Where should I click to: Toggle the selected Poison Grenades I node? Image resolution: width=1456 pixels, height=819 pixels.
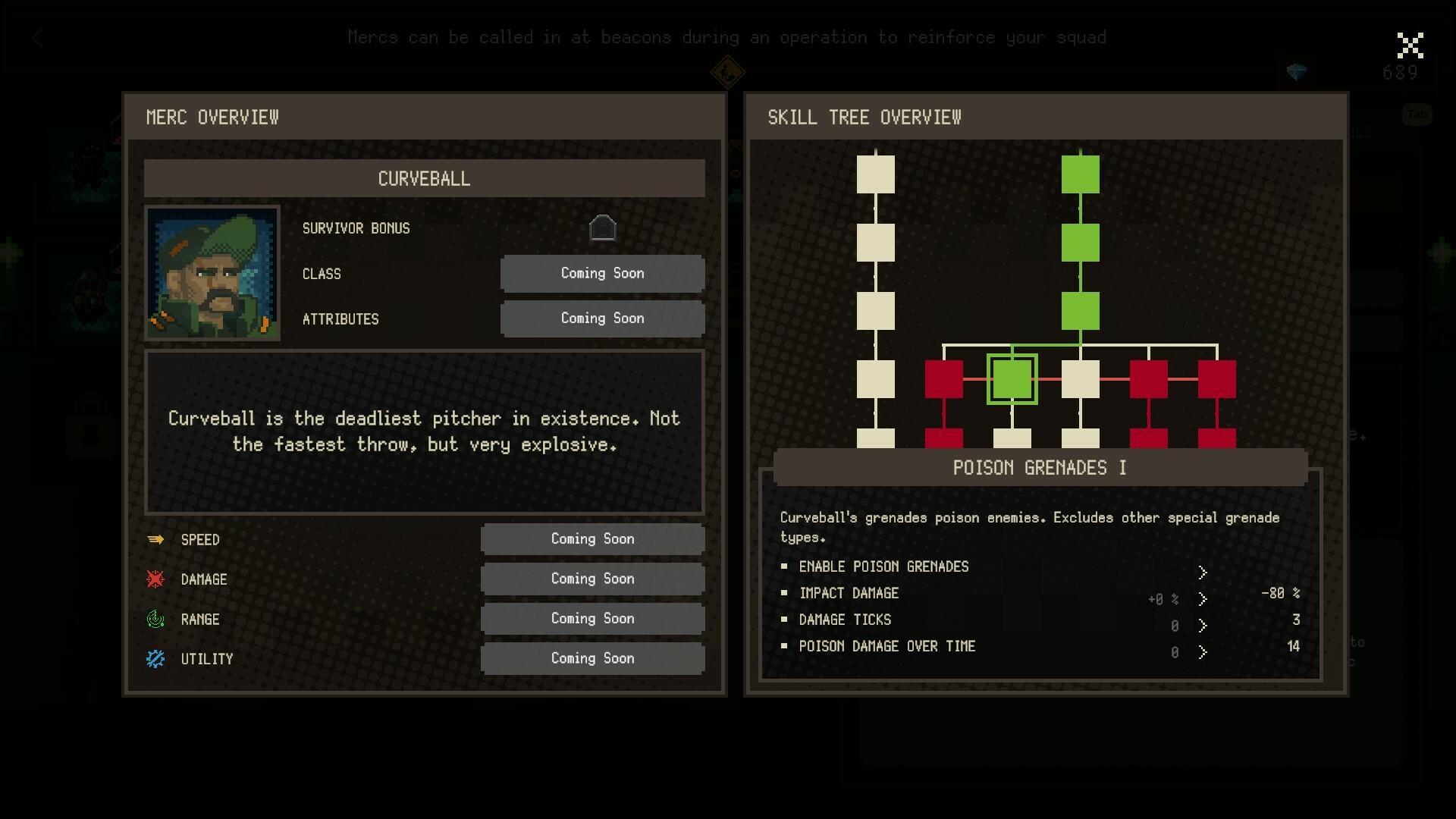[1013, 378]
